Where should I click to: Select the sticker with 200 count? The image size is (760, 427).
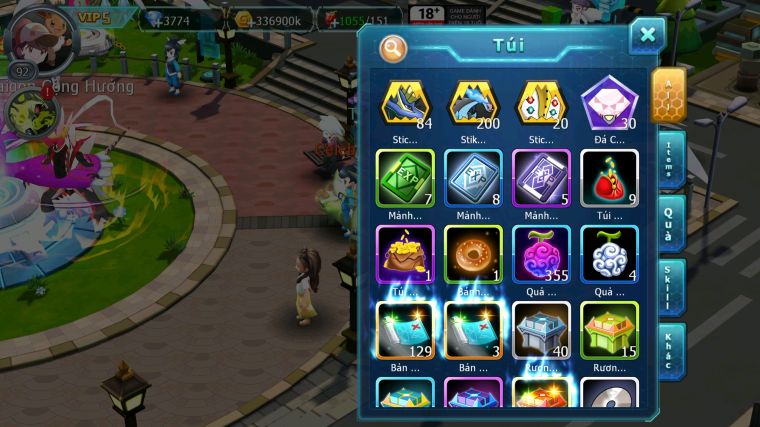473,103
